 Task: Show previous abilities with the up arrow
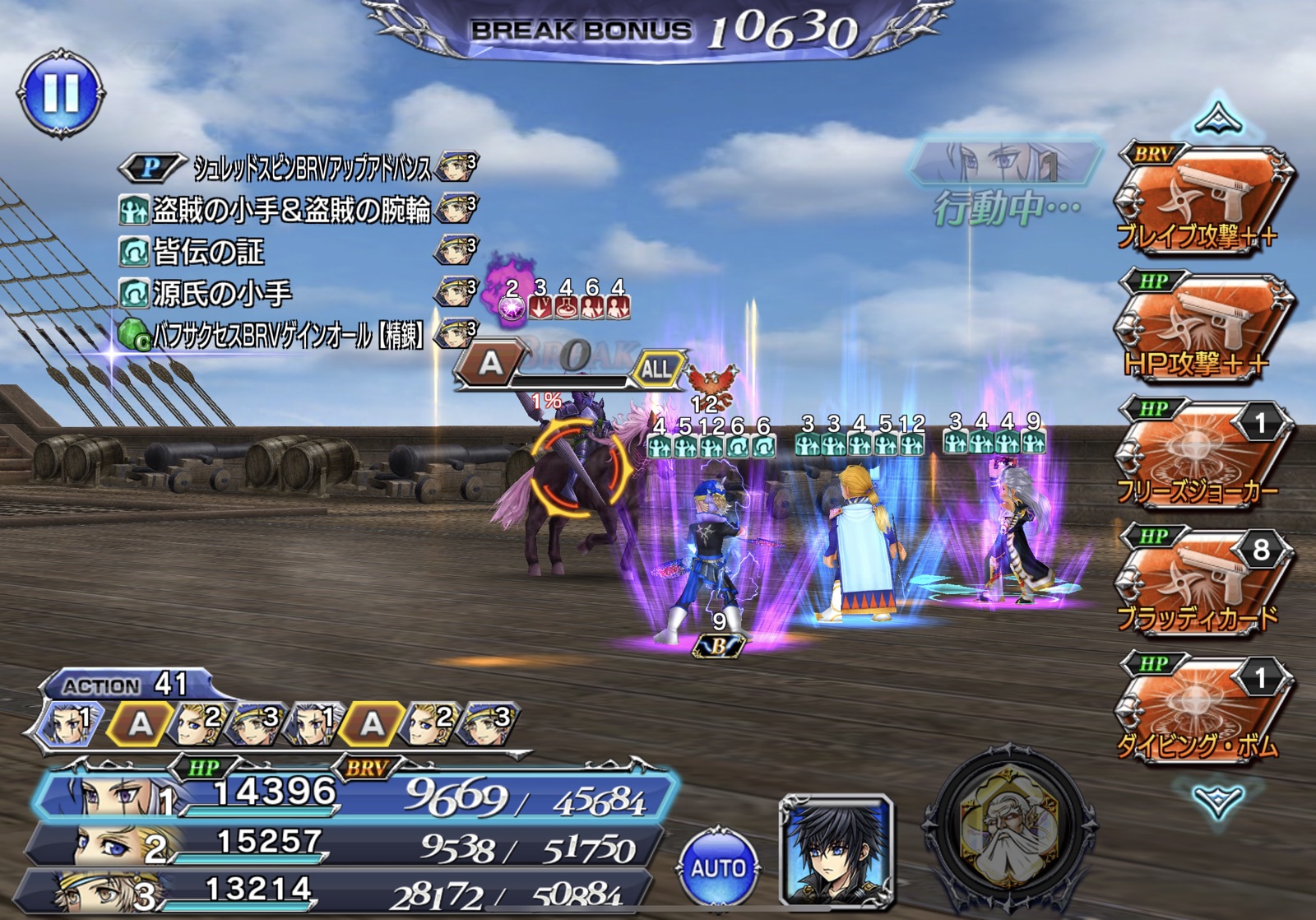pos(1216,120)
